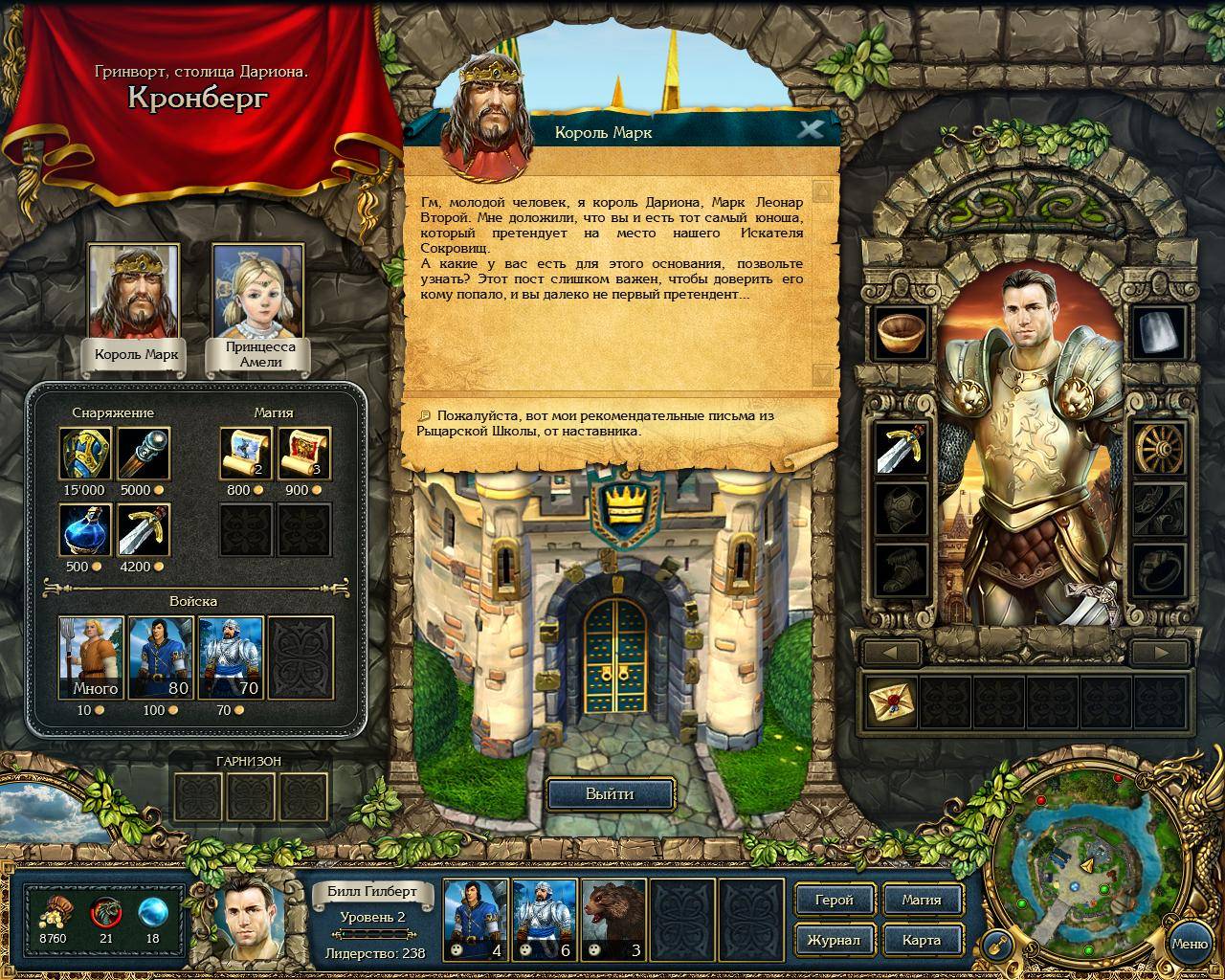This screenshot has width=1225, height=980.
Task: Open the Журнал quest journal
Action: coord(834,940)
